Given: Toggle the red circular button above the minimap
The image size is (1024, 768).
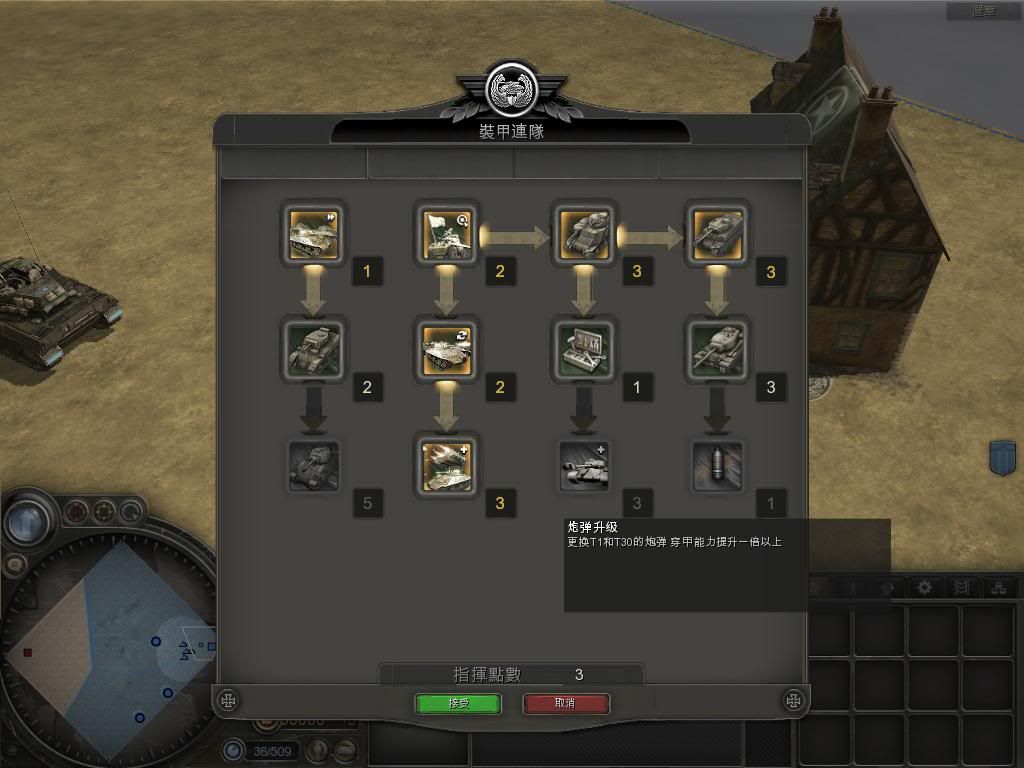Looking at the screenshot, I should click(x=77, y=513).
